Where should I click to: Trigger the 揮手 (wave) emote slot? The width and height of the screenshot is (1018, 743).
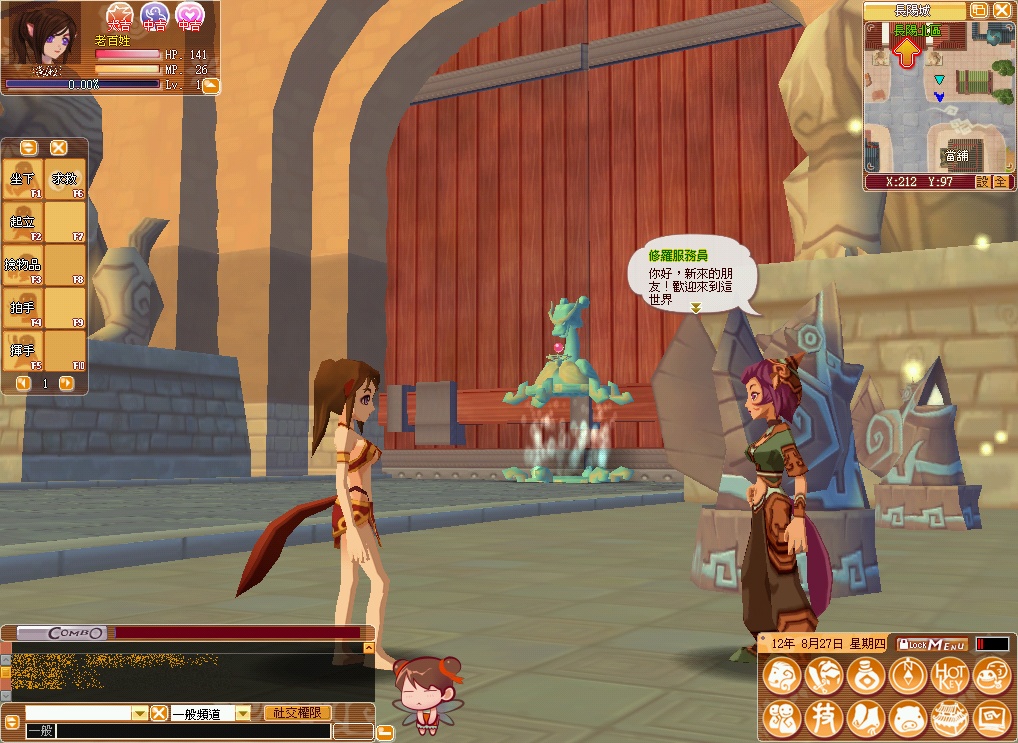pos(23,351)
